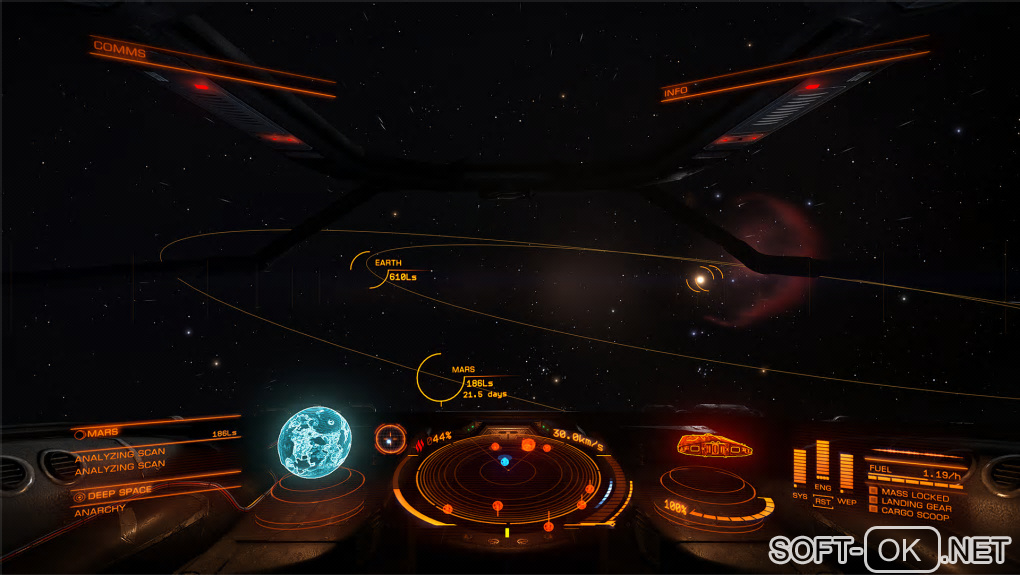Open the INFO panel
This screenshot has height=575, width=1020.
675,92
